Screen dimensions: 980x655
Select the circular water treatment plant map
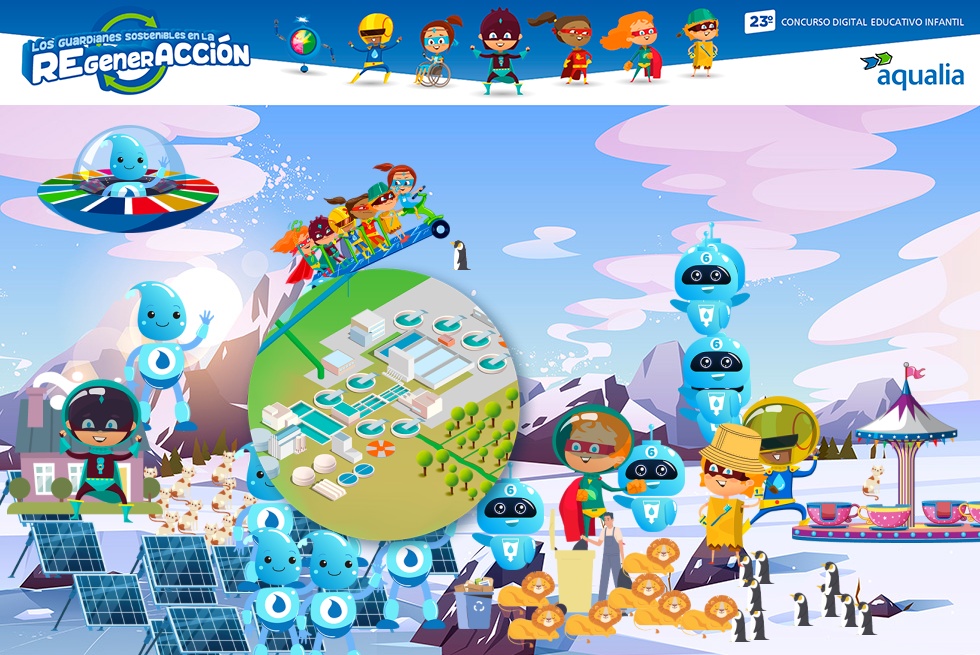383,400
